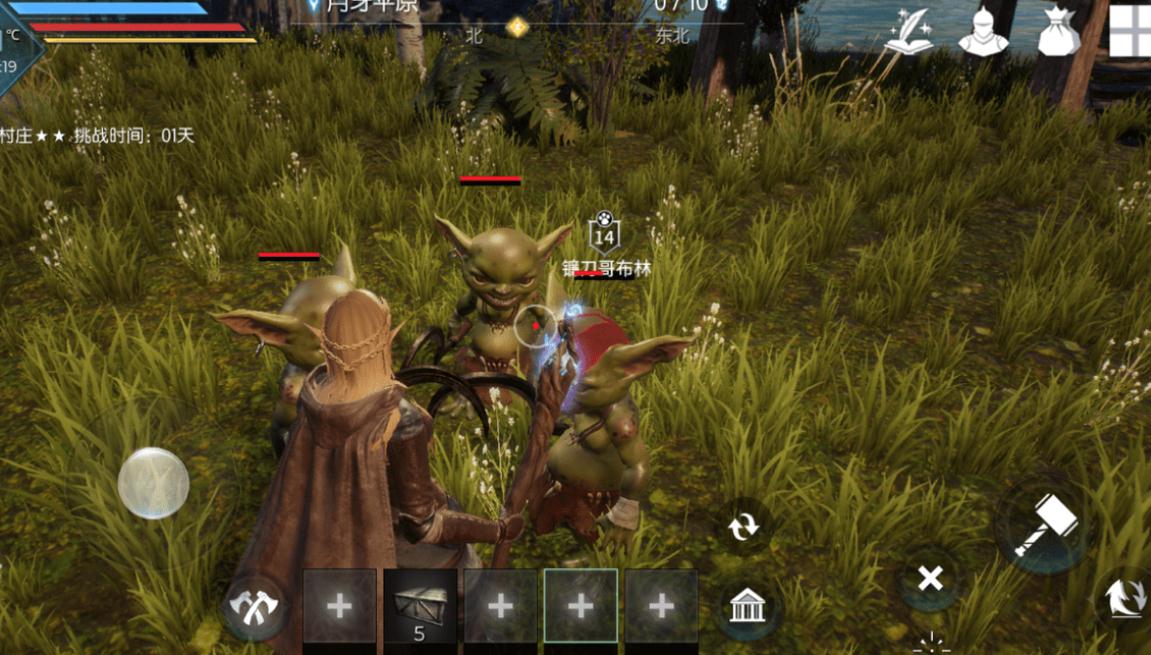Select the hotbar slot holding 5 items
1151x655 pixels.
click(420, 606)
